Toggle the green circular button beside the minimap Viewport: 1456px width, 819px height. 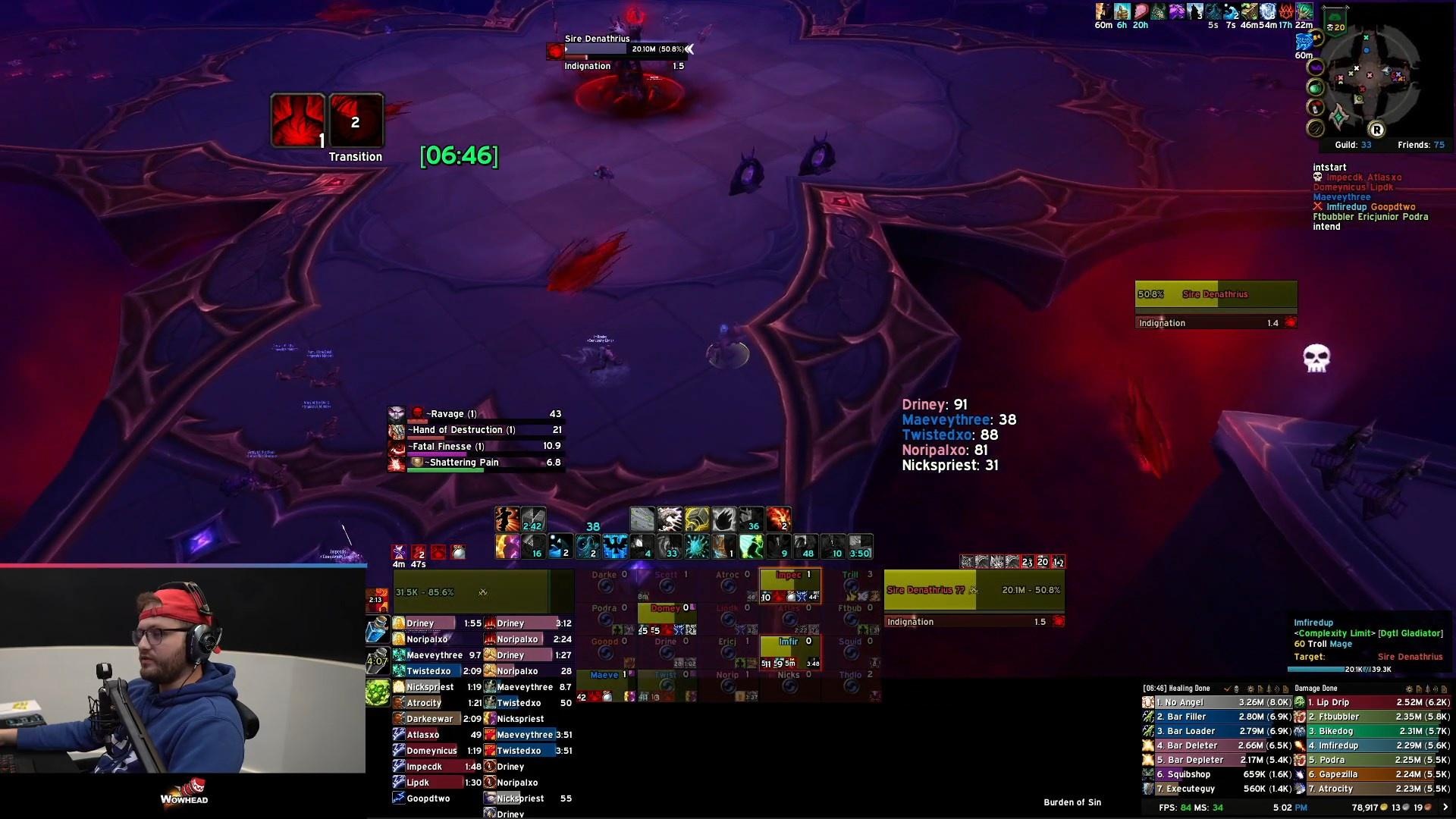(x=1314, y=89)
